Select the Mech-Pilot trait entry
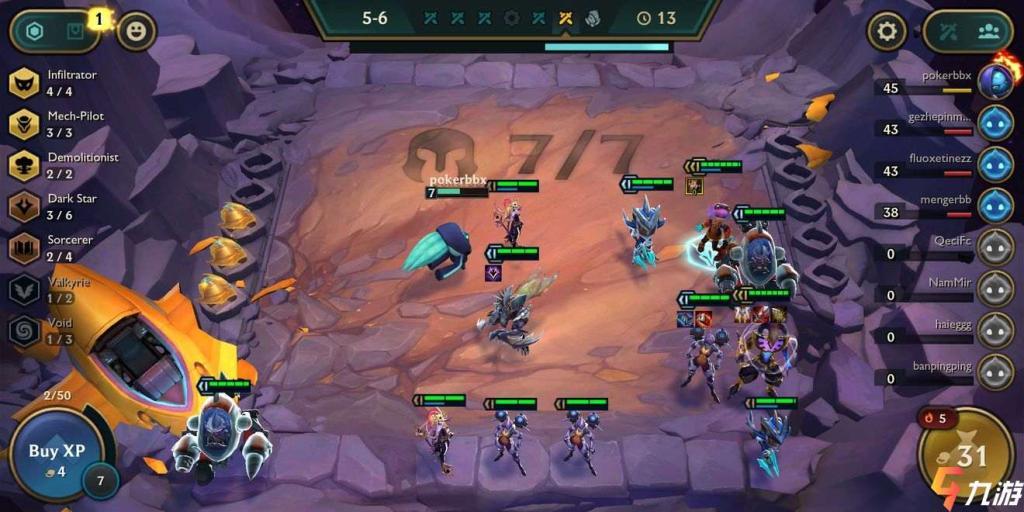The image size is (1024, 512). 60,124
